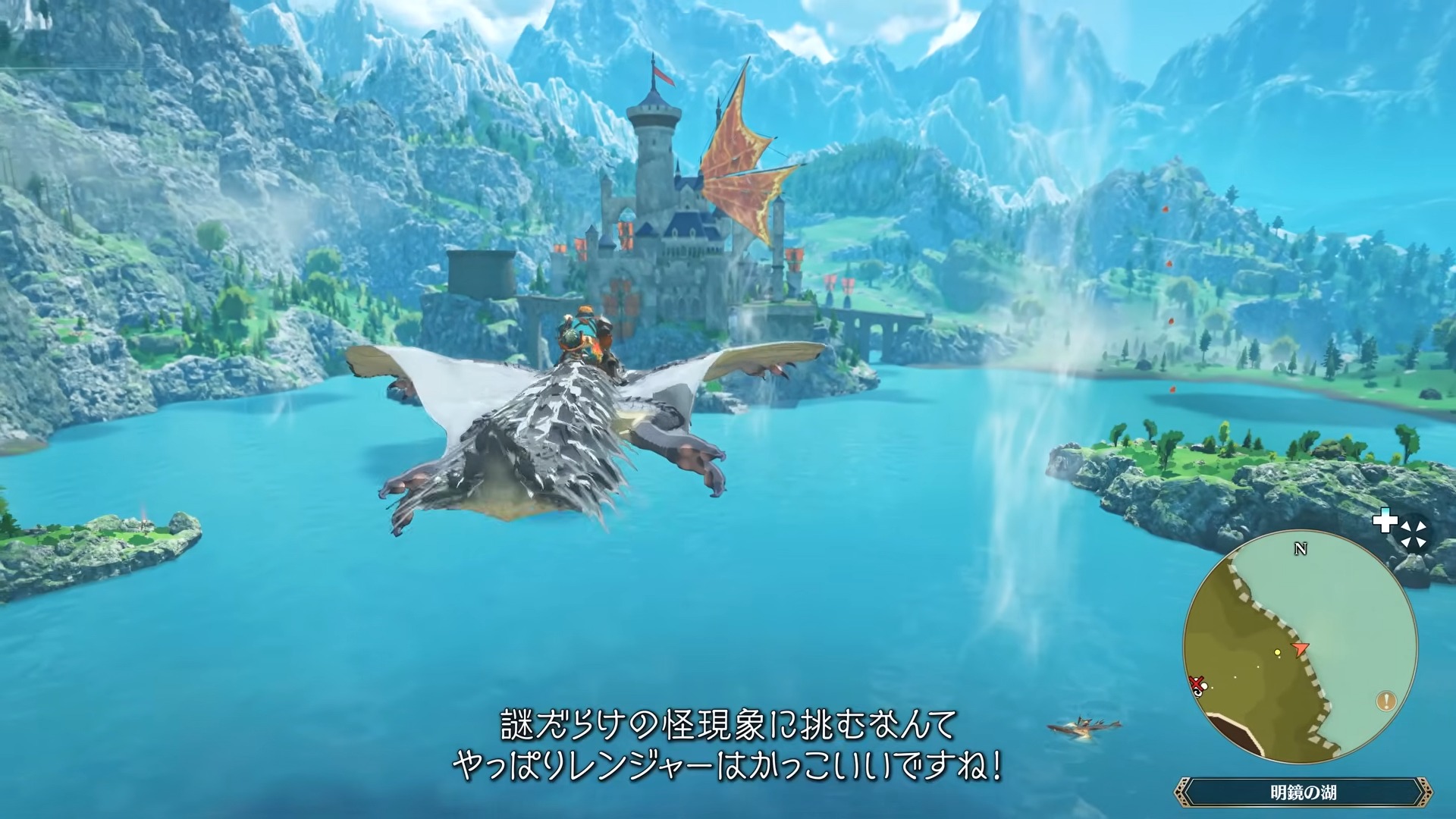Click the 明鏡の湖 location name button
1456x819 pixels.
1304,790
